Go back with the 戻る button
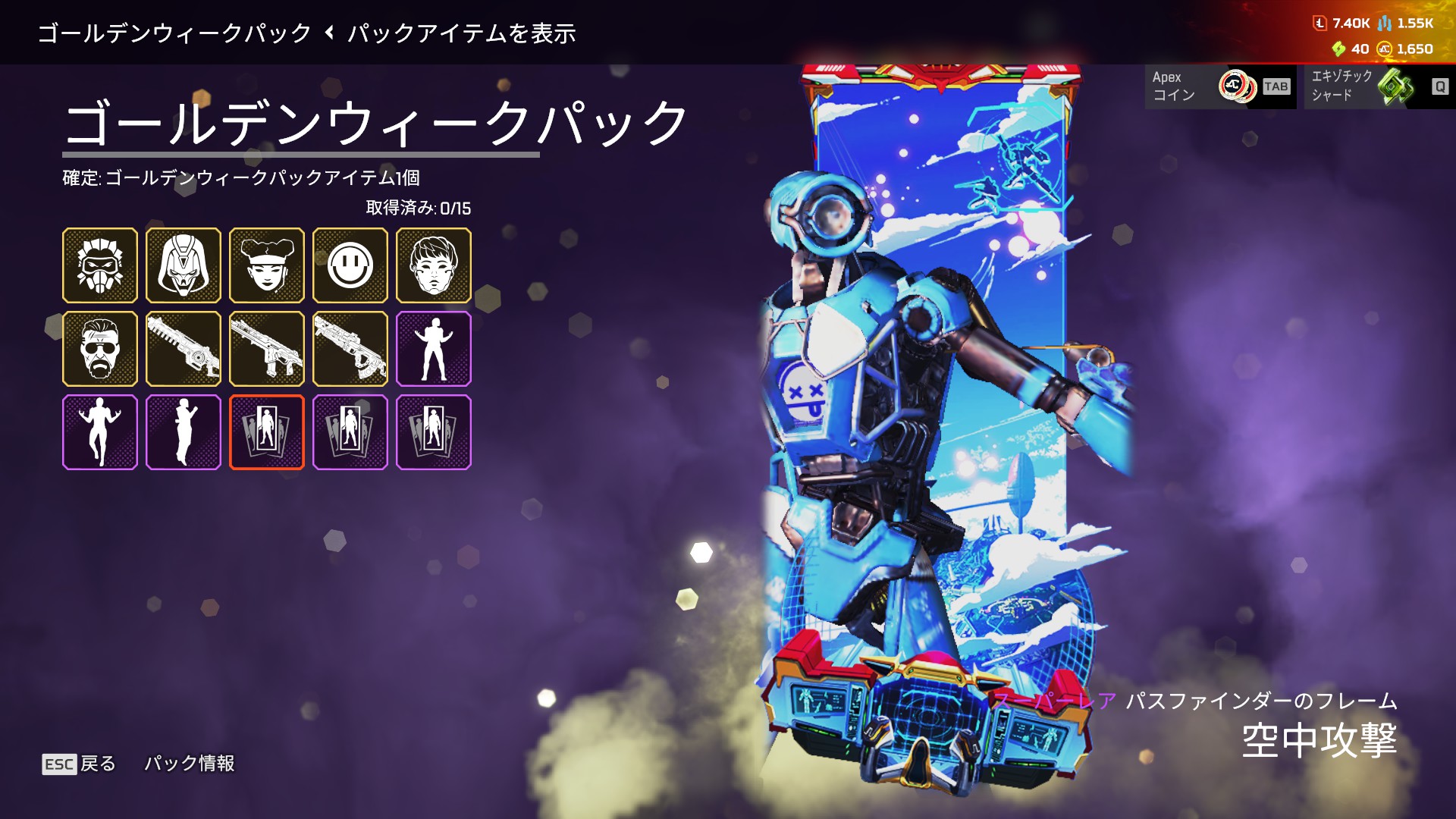 80,764
